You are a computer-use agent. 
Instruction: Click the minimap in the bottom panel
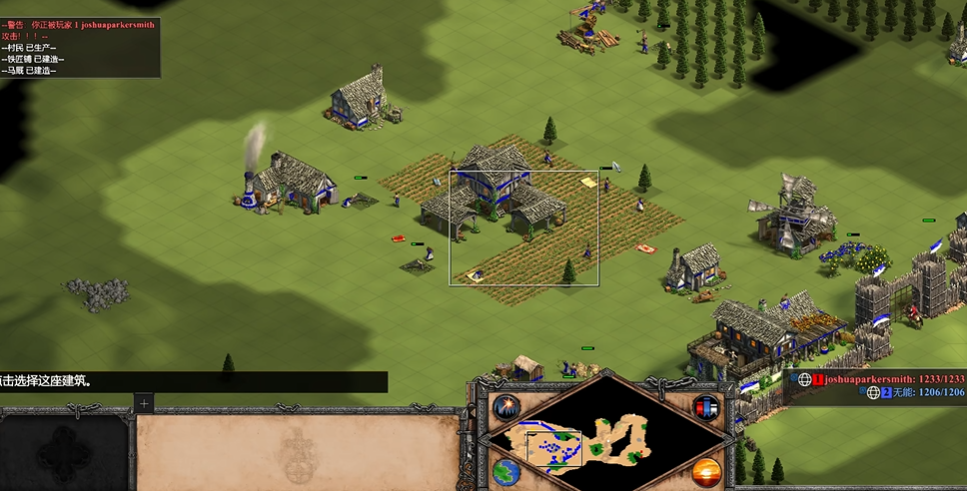[606, 438]
